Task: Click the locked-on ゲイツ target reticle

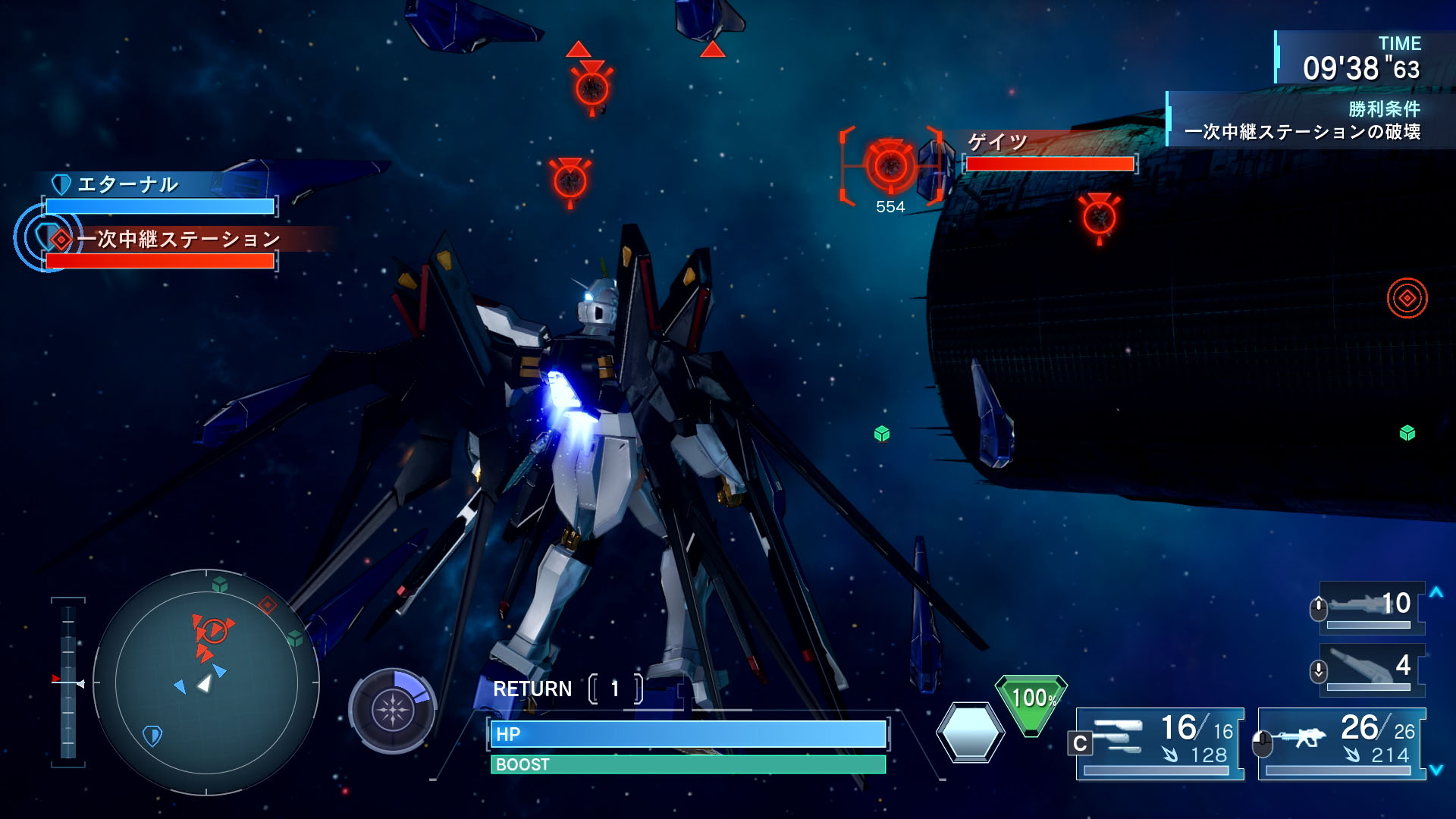Action: 890,166
